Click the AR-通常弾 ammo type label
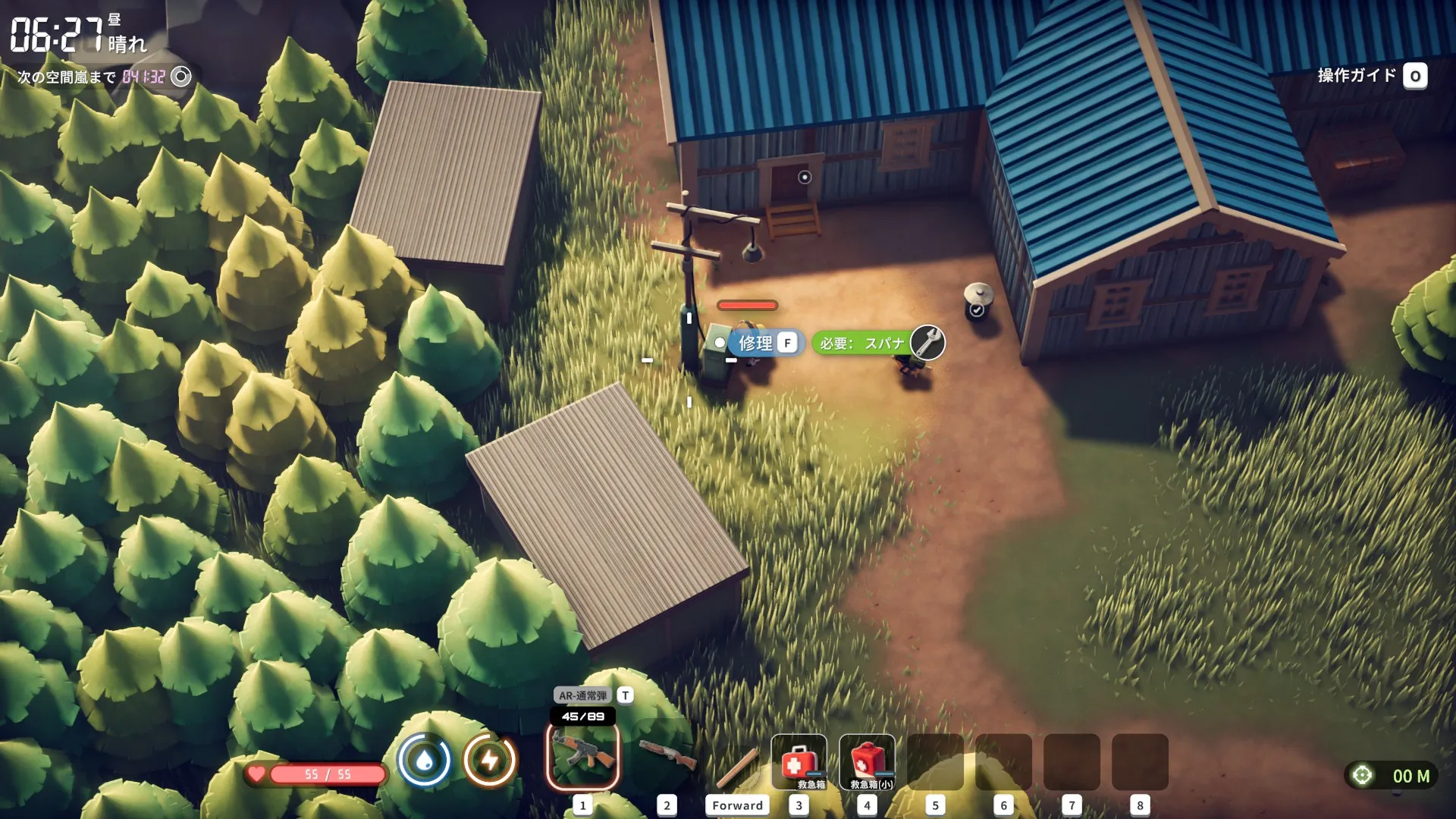 point(582,695)
